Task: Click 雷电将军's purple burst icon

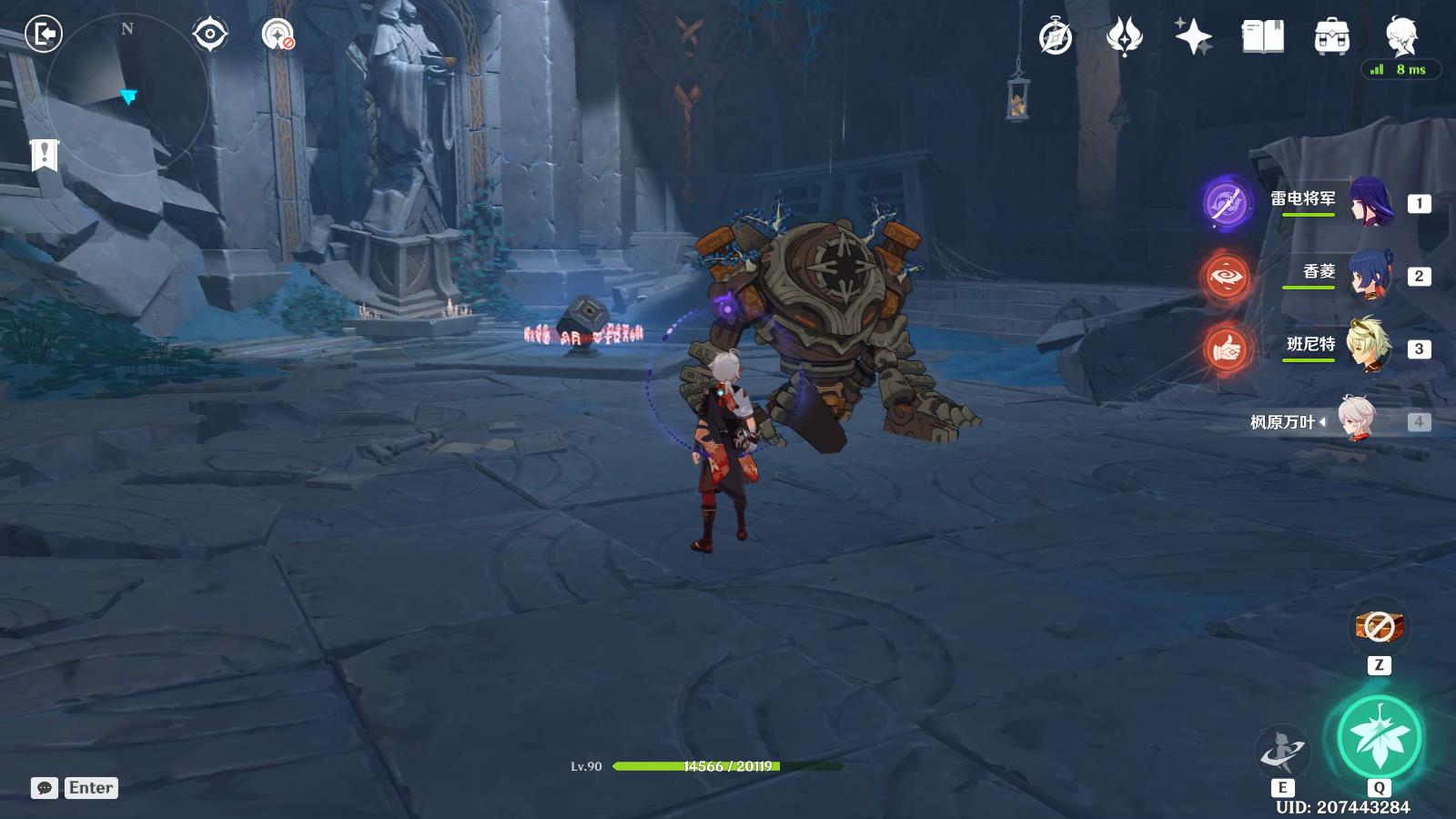Action: point(1226,203)
